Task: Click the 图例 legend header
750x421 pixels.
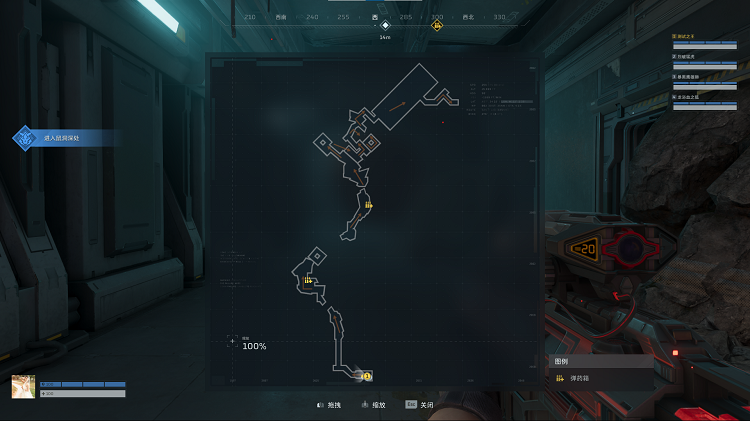Action: point(562,361)
